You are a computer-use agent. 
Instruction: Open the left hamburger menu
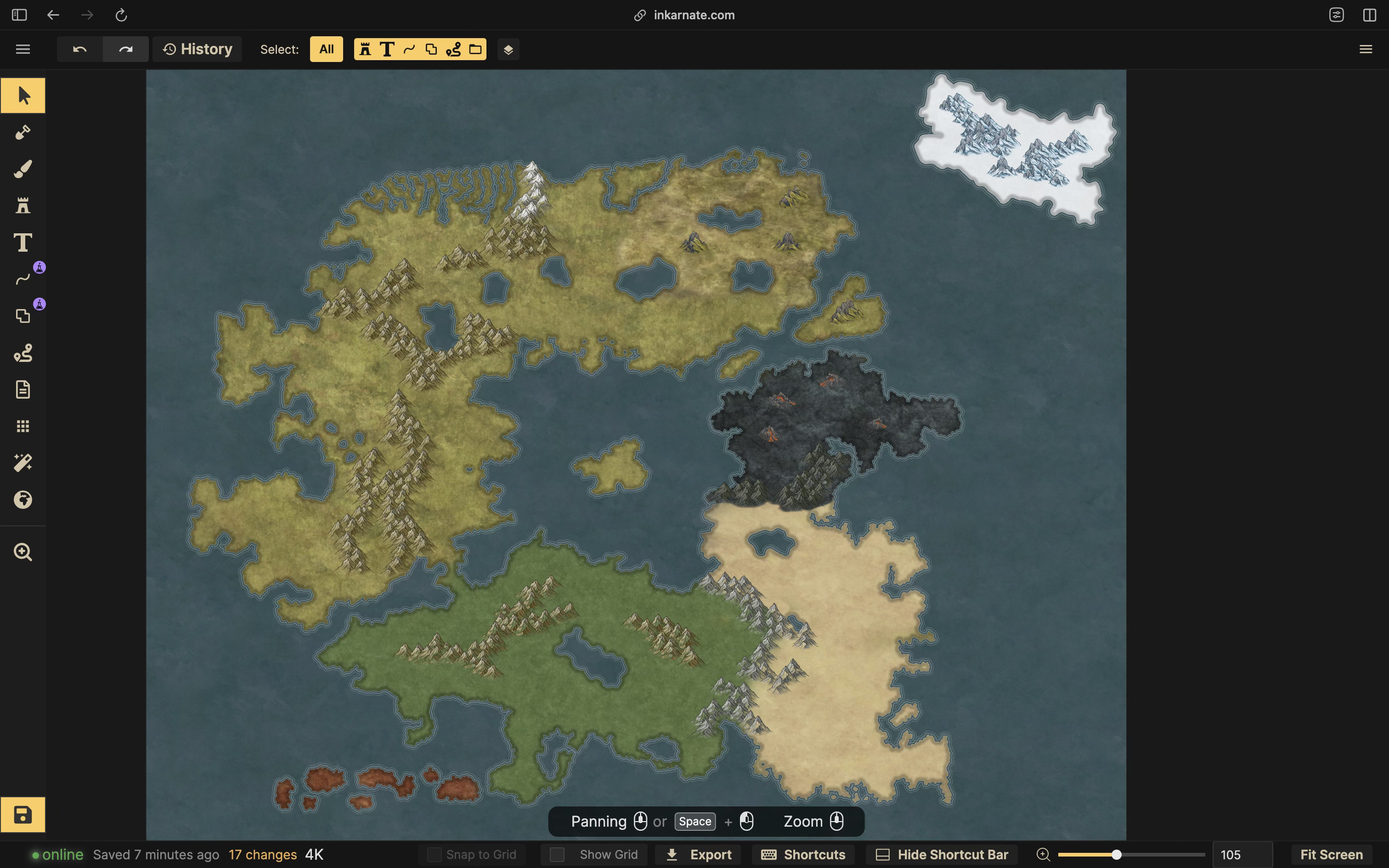(23, 49)
